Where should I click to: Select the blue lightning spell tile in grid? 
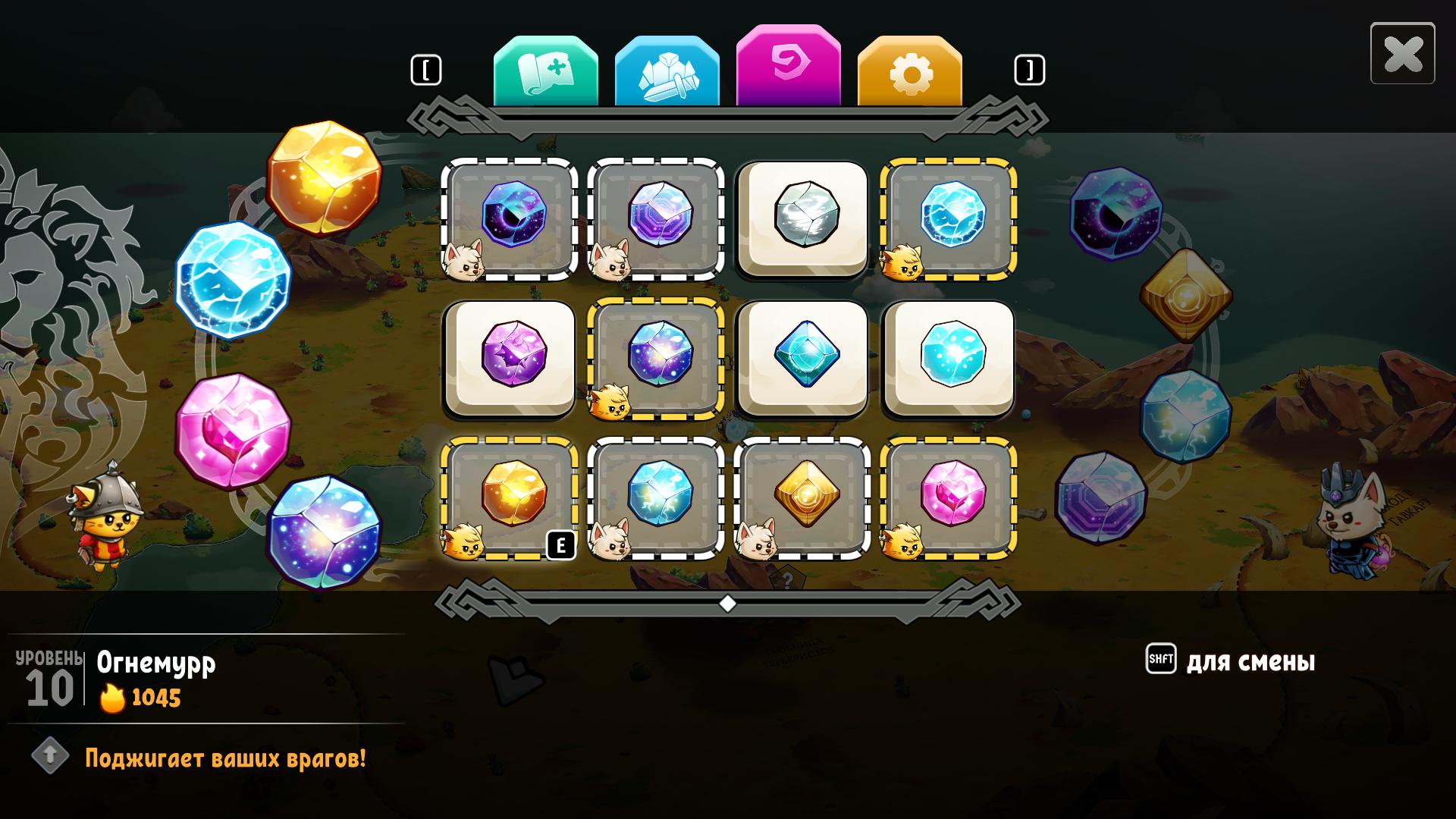pyautogui.click(x=949, y=217)
